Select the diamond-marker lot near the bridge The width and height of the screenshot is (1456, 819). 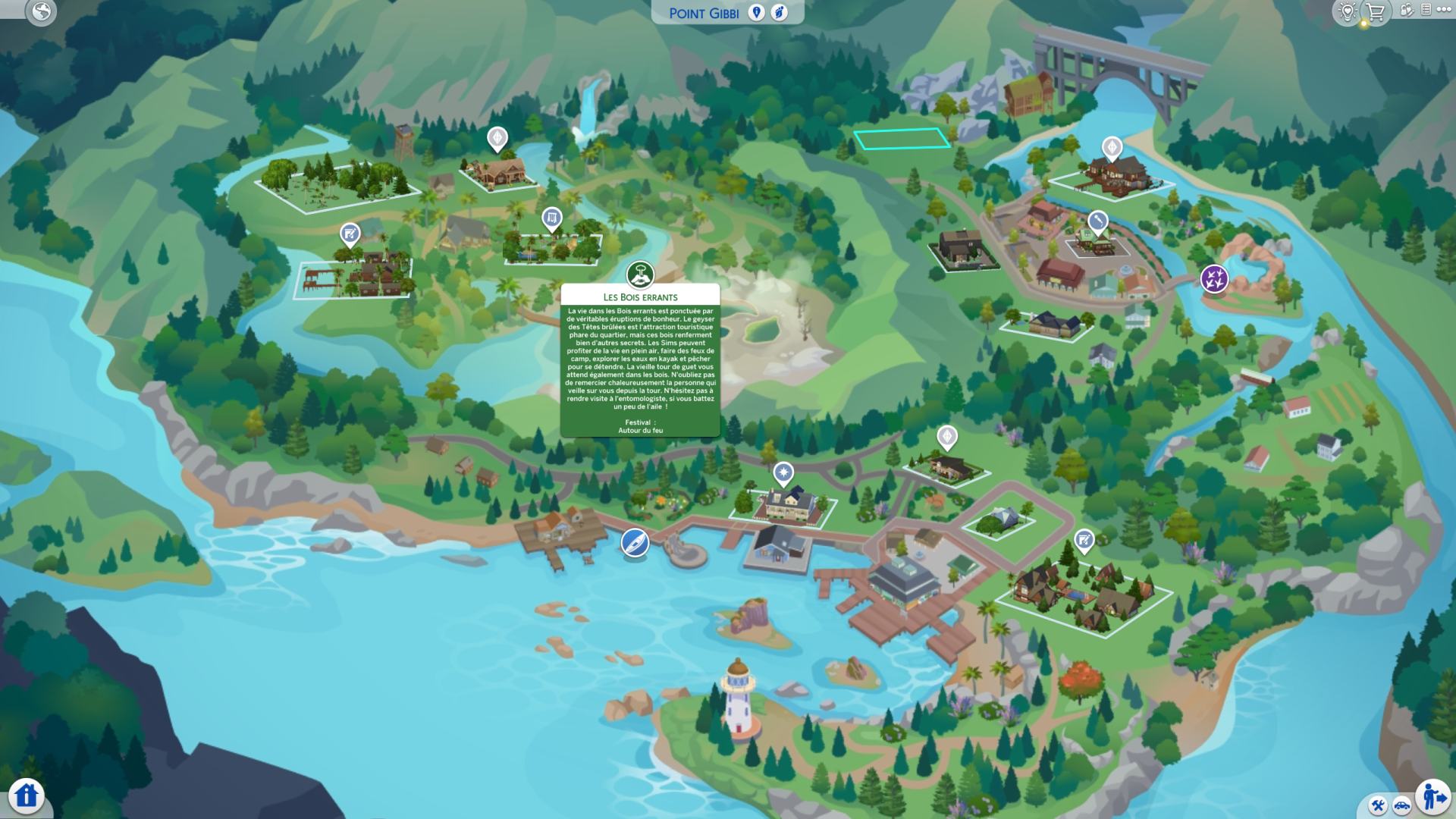click(x=1112, y=147)
